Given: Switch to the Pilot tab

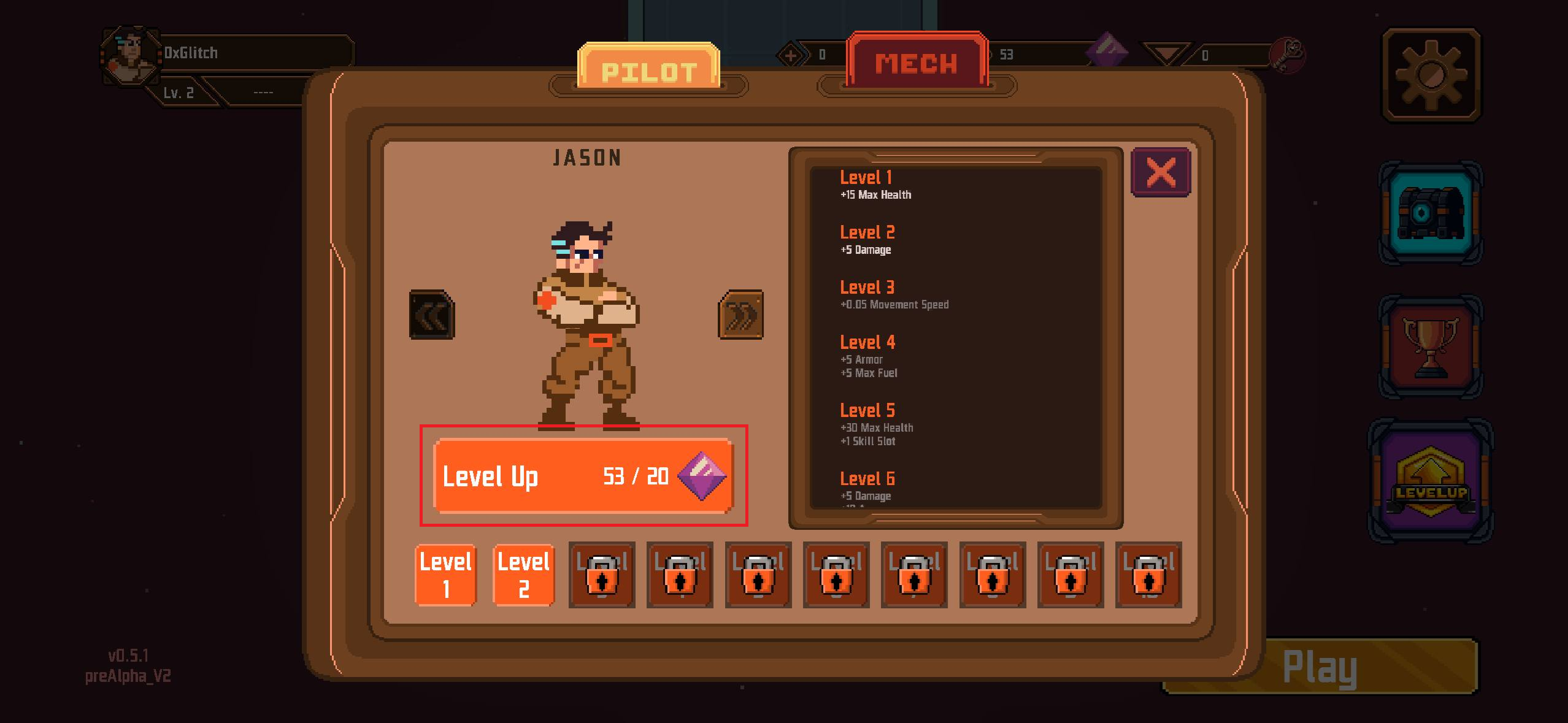Looking at the screenshot, I should click(x=648, y=69).
